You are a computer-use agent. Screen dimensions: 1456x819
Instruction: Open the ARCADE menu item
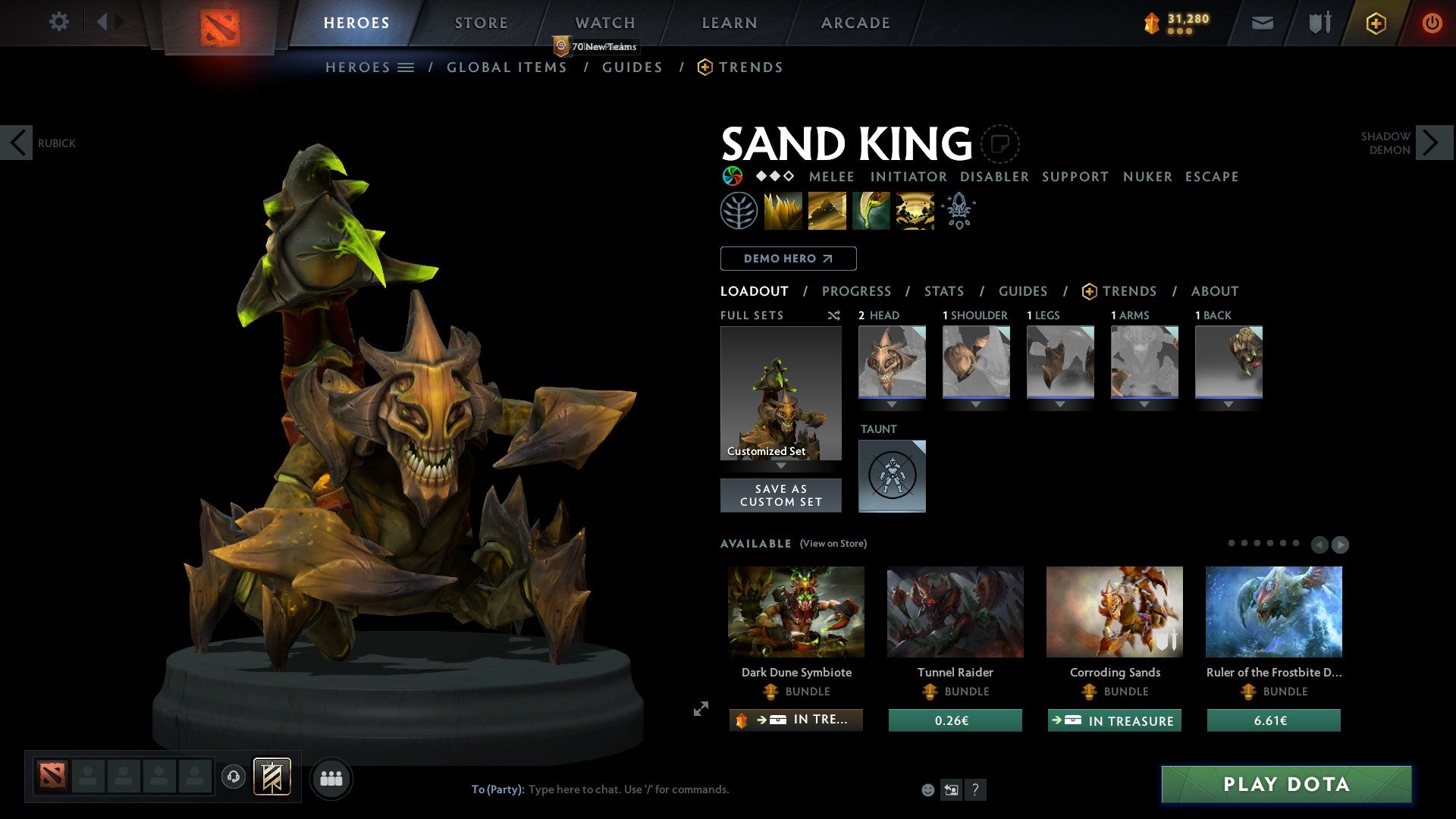pos(855,22)
